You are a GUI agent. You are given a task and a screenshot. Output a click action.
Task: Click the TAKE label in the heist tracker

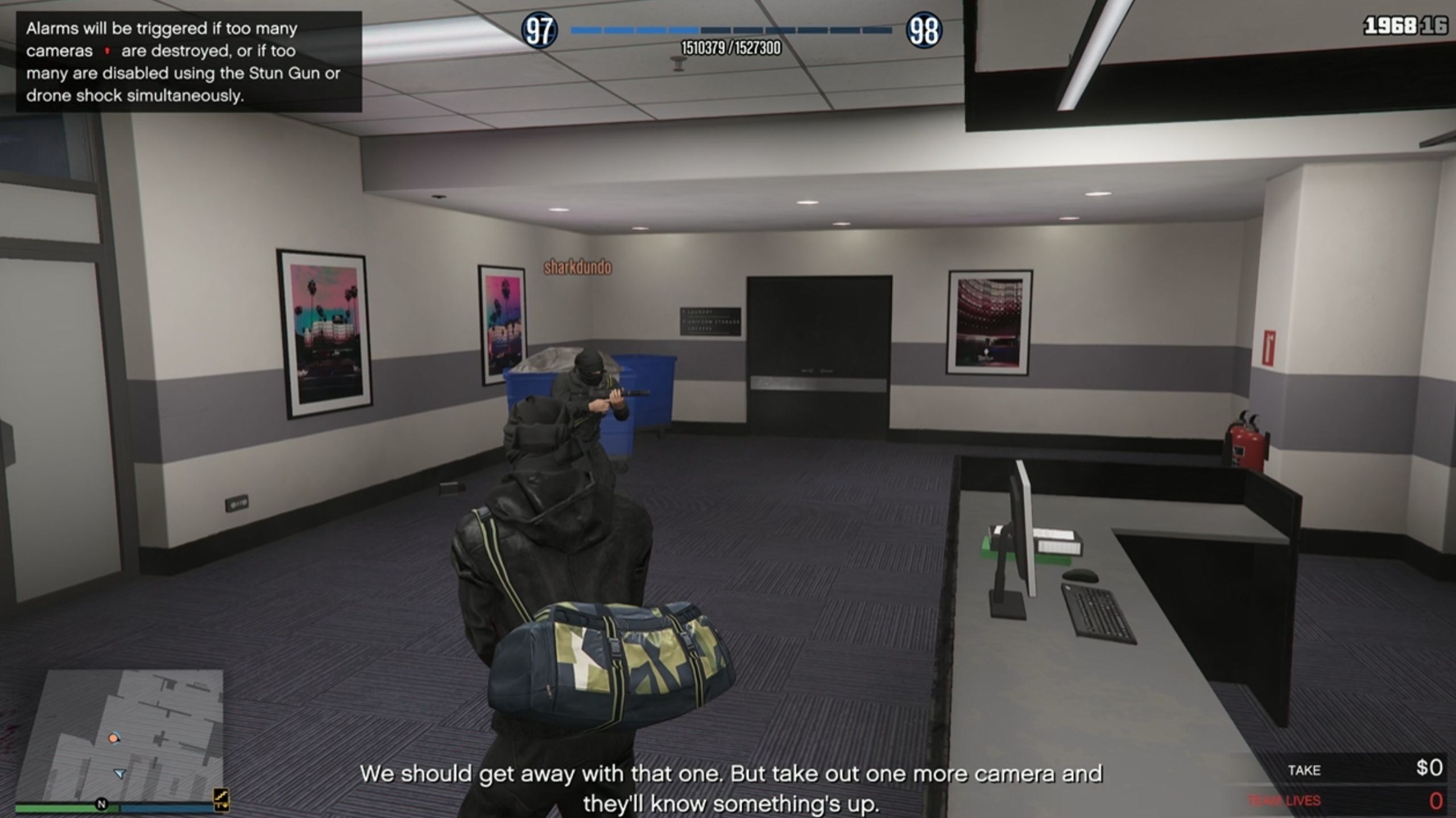[x=1306, y=770]
